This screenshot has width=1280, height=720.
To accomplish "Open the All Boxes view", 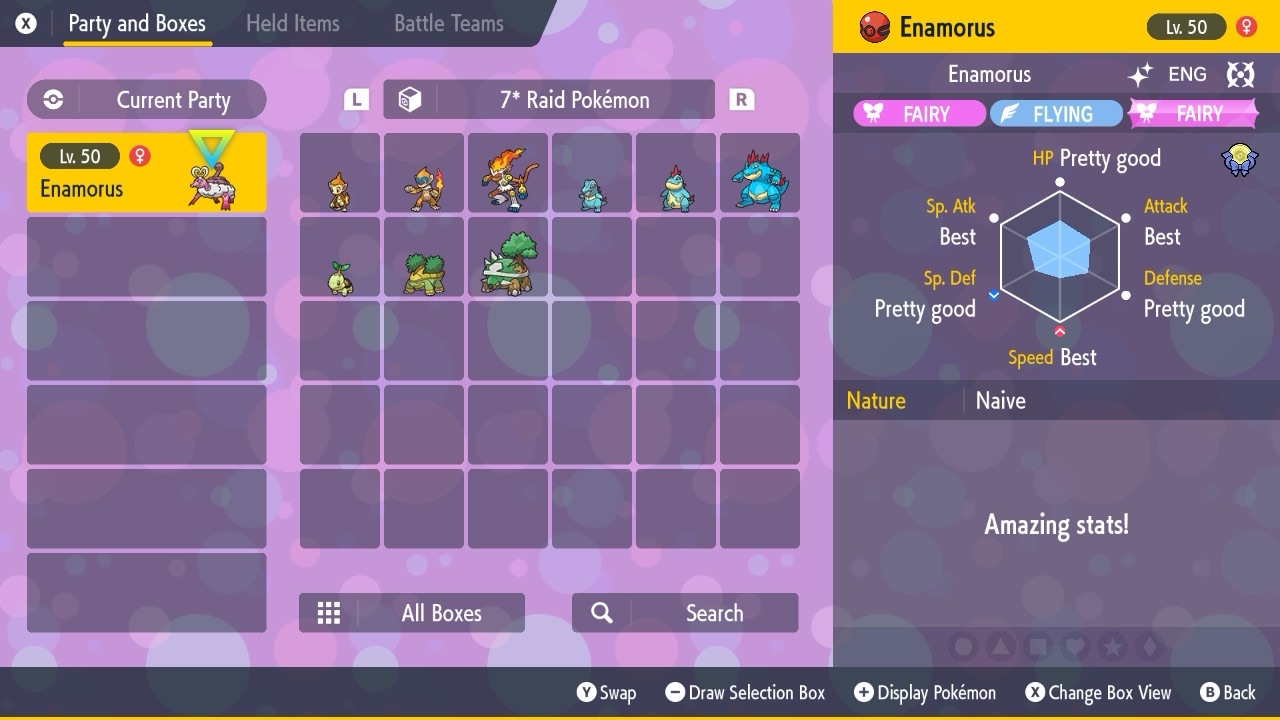I will tap(412, 613).
